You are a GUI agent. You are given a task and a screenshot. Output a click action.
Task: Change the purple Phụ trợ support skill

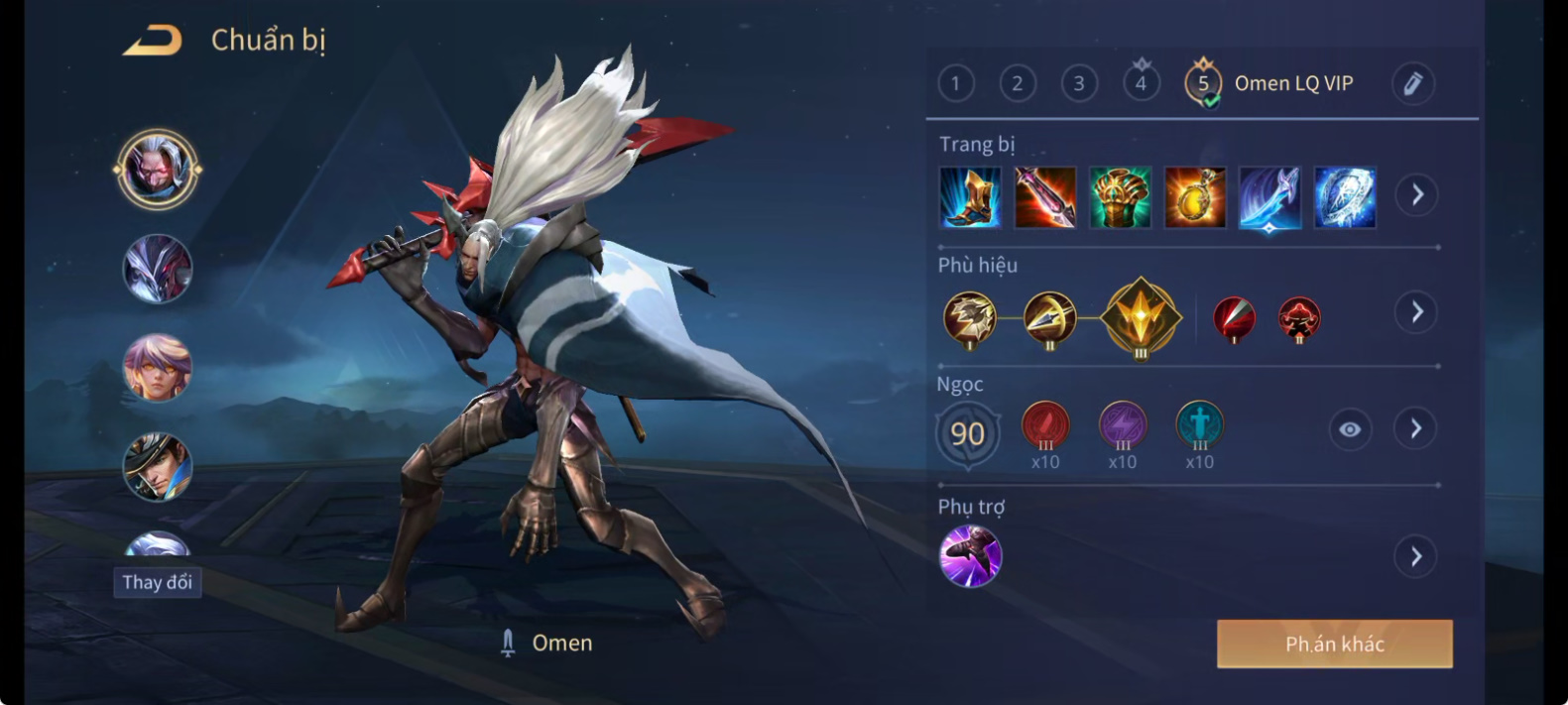pos(970,556)
